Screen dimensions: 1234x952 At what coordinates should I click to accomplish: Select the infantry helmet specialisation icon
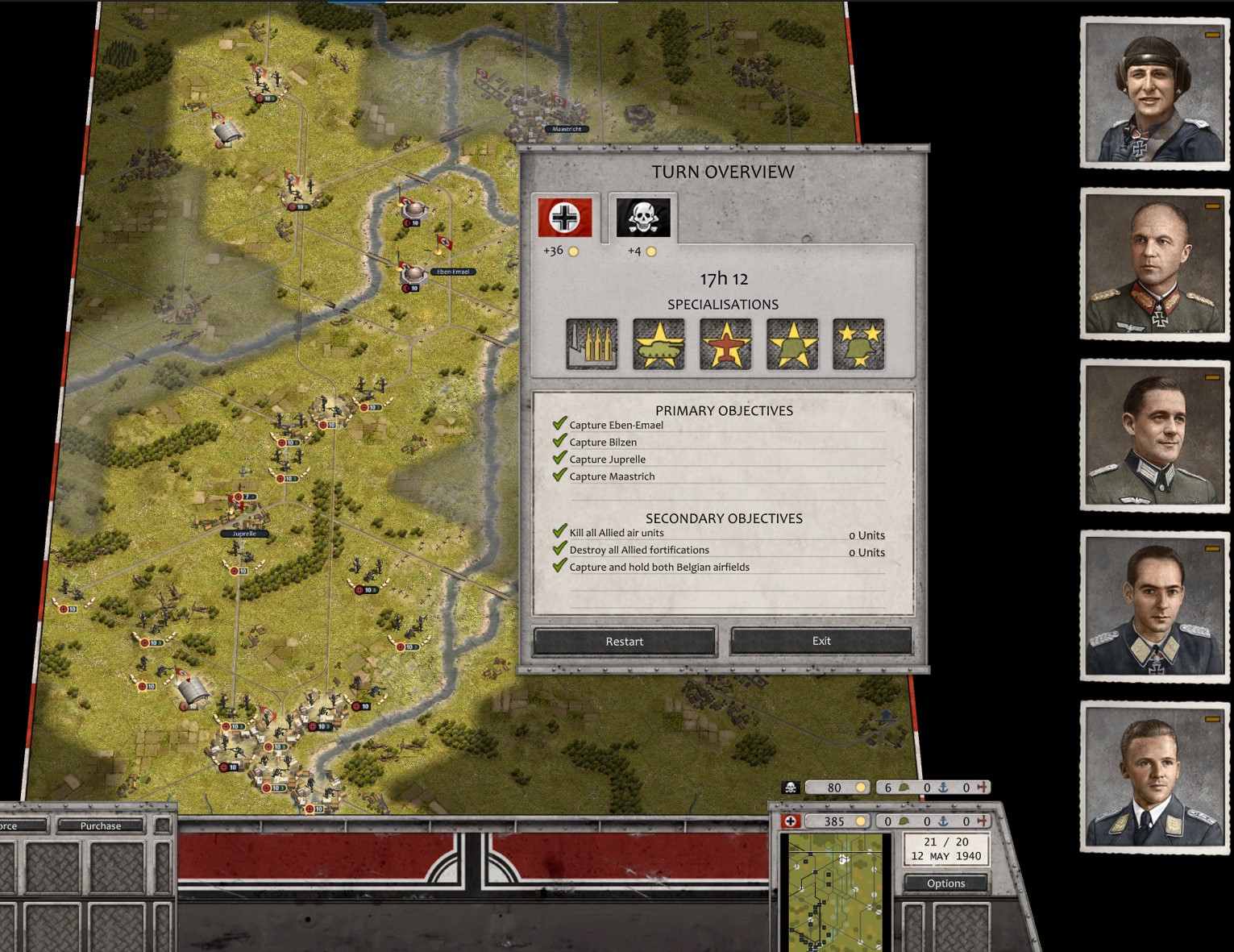point(792,343)
